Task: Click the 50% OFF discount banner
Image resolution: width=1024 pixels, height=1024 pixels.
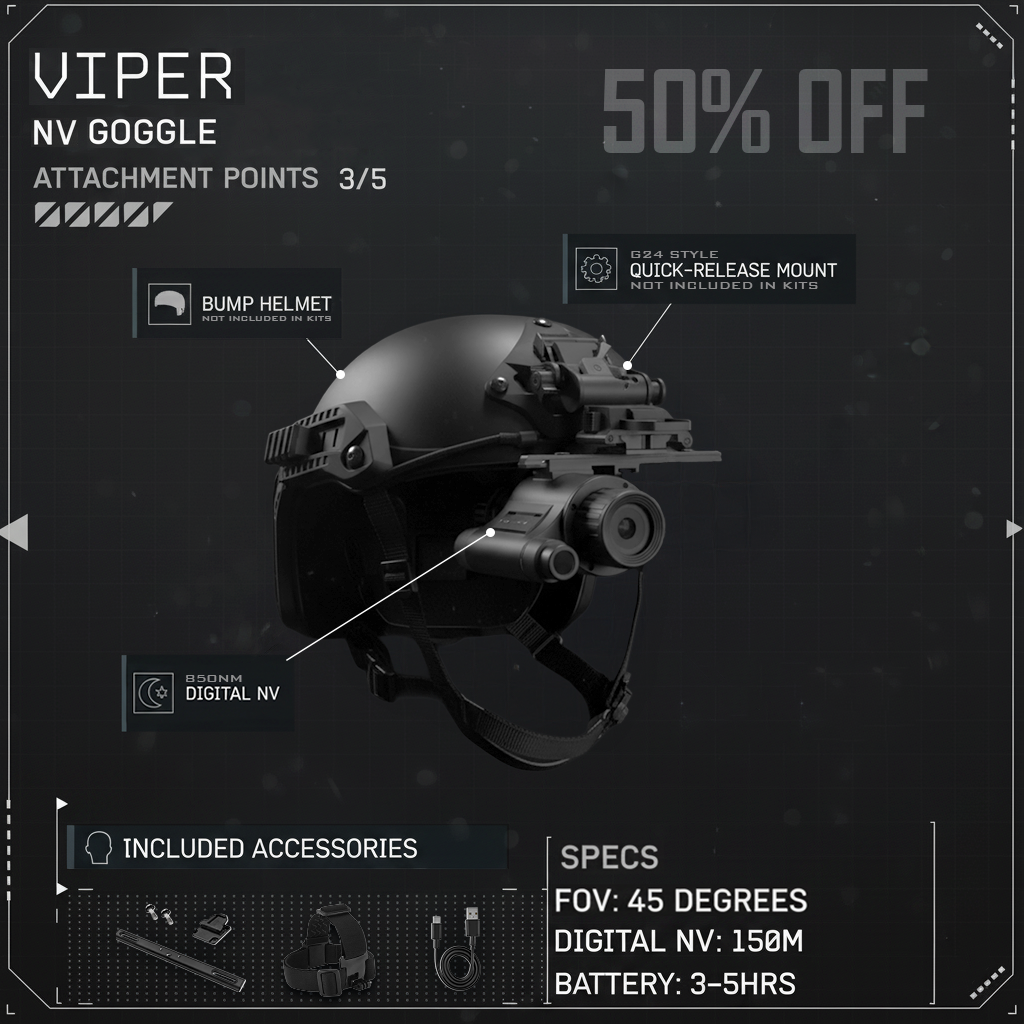Action: point(764,113)
